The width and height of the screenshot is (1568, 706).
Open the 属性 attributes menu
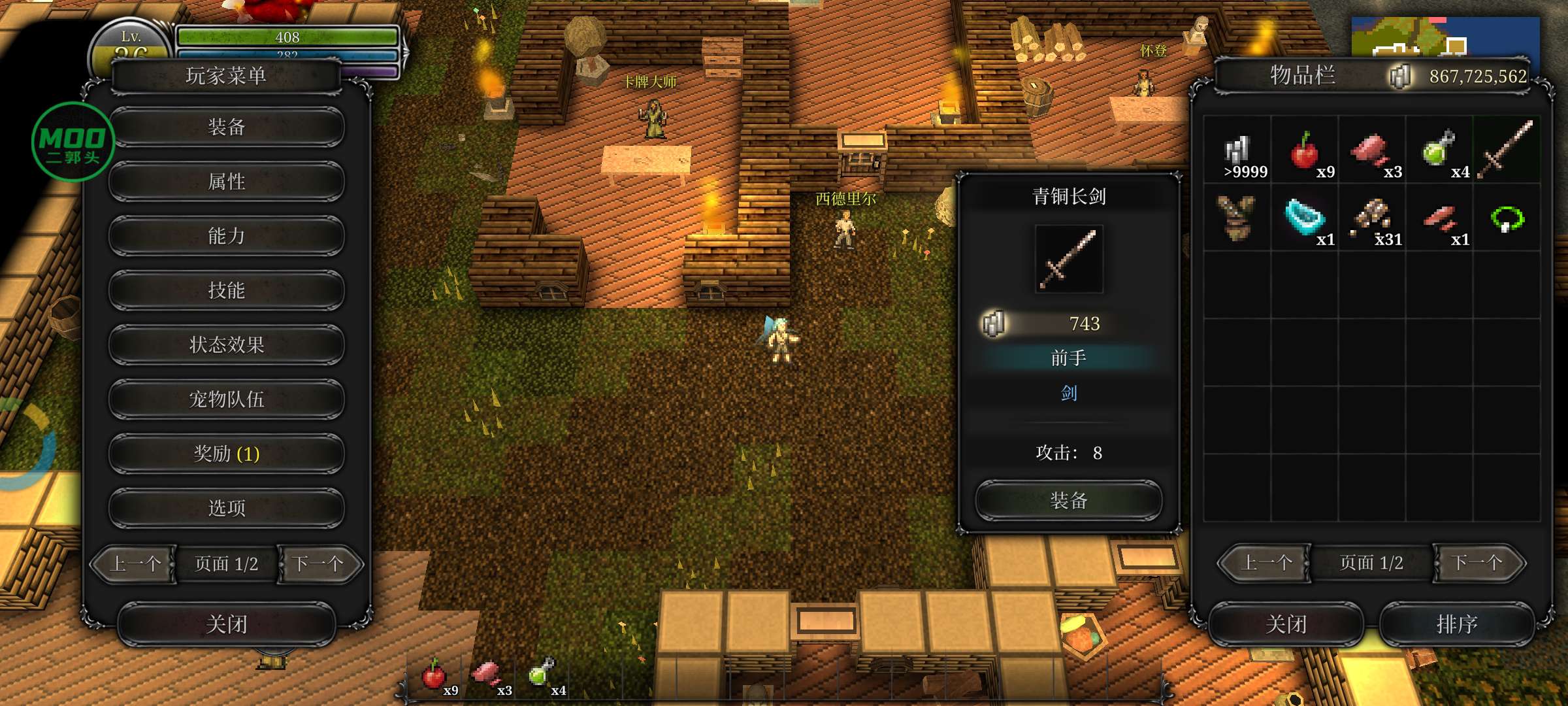pos(226,181)
